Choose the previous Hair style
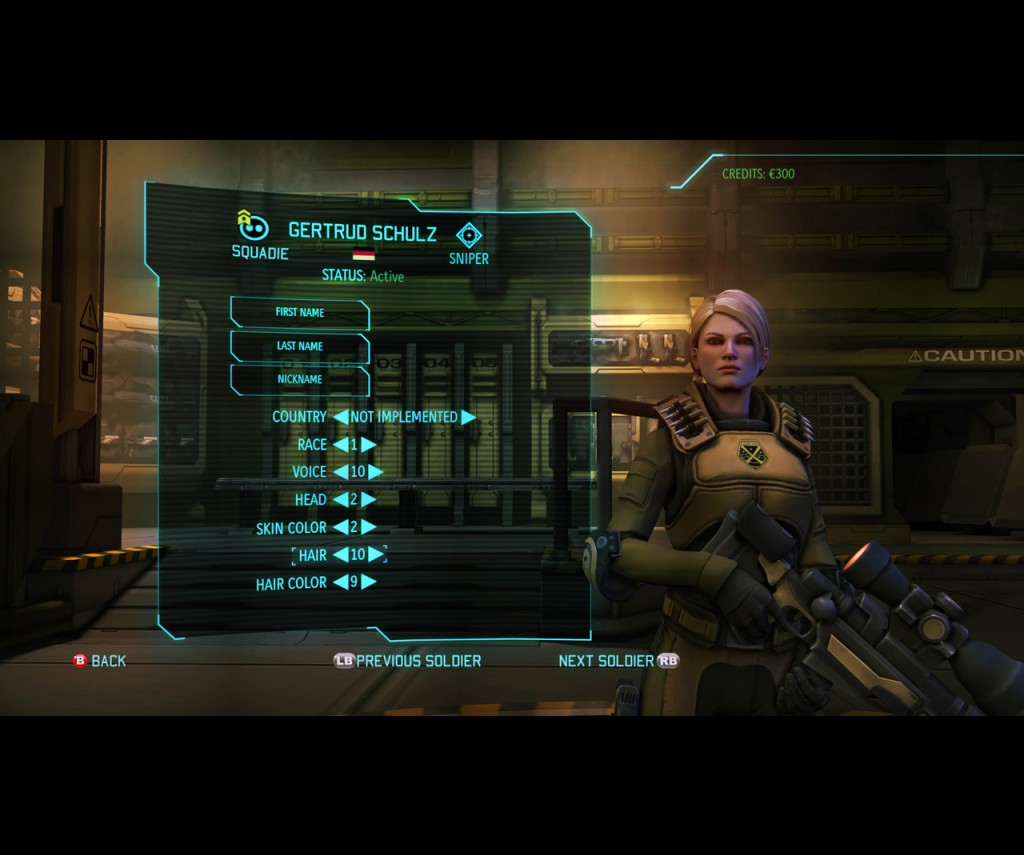 (340, 554)
